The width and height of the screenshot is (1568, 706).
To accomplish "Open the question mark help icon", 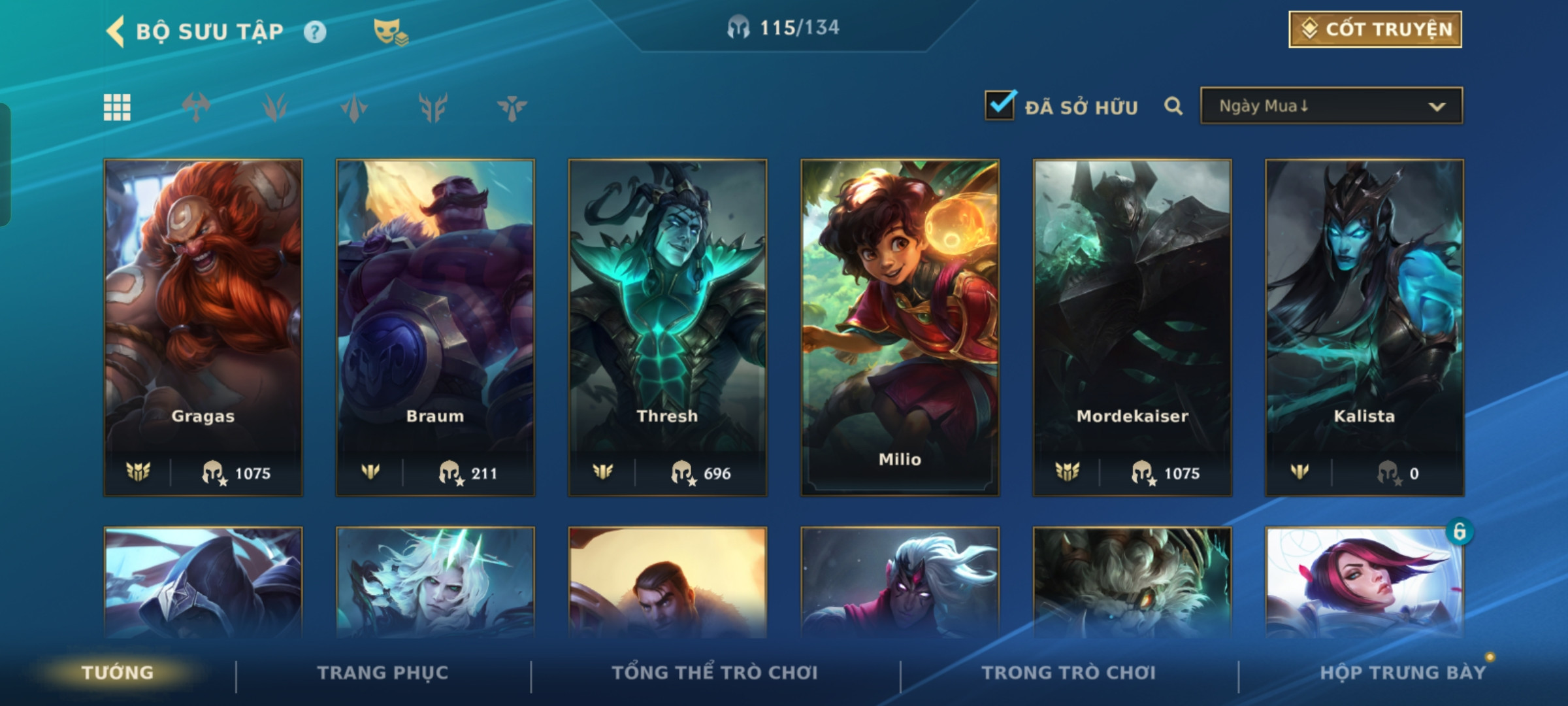I will (315, 32).
